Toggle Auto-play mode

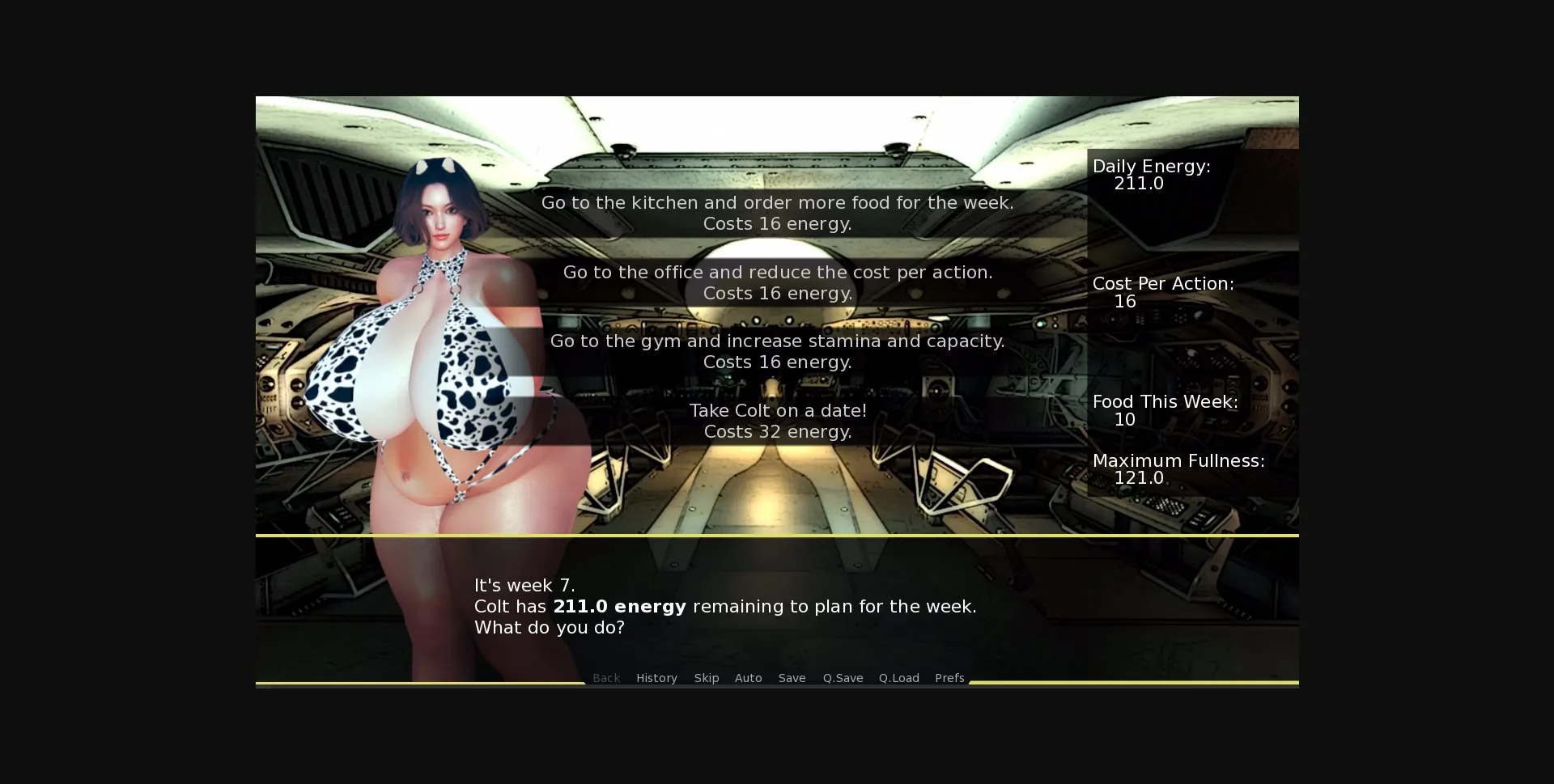[x=748, y=678]
